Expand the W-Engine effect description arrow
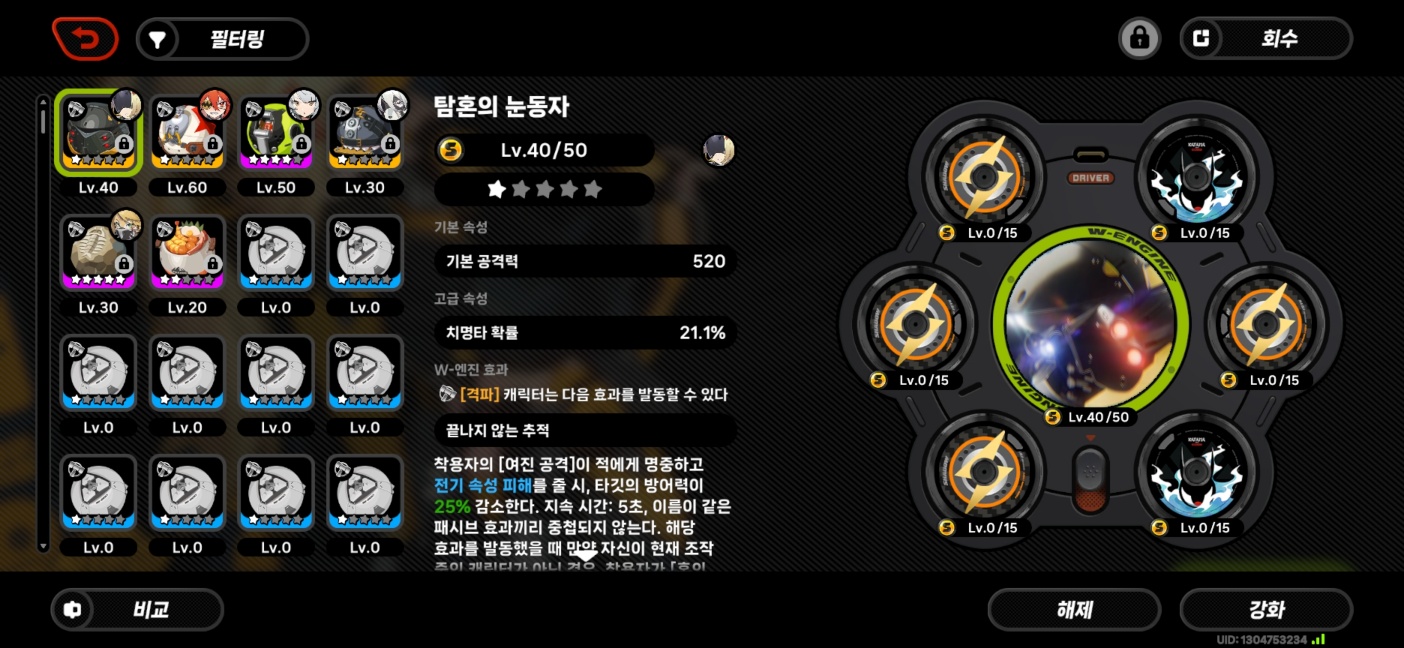The image size is (1404, 648). click(585, 555)
